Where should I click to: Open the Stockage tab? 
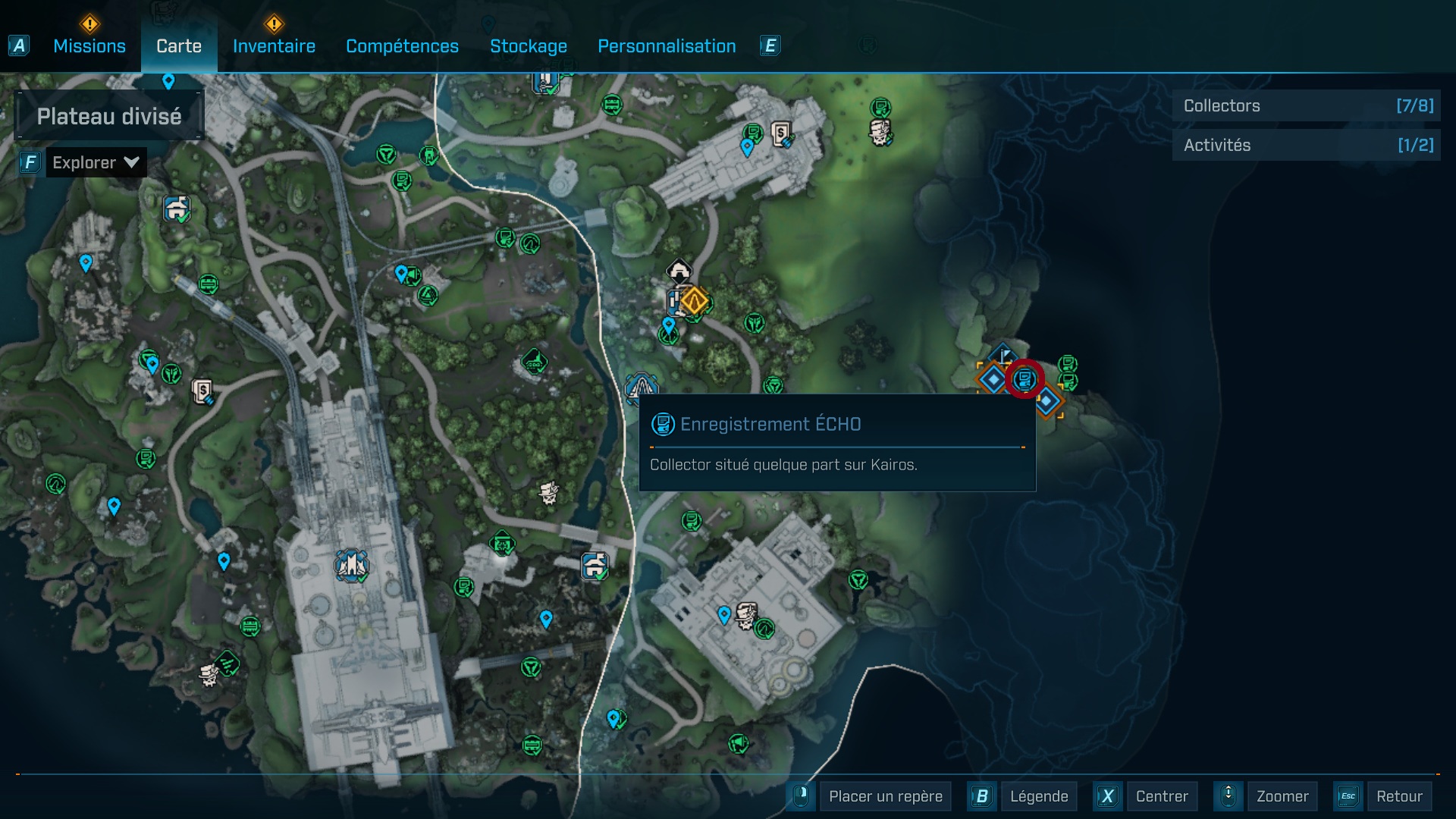point(529,46)
